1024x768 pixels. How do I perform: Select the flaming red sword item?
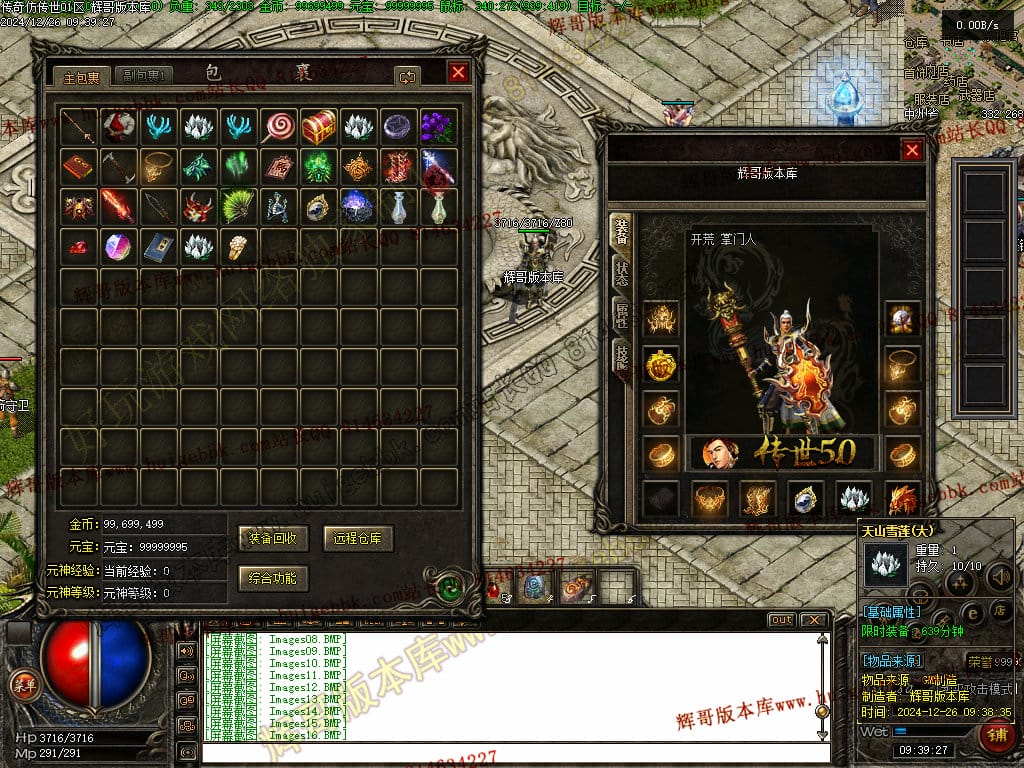click(118, 207)
